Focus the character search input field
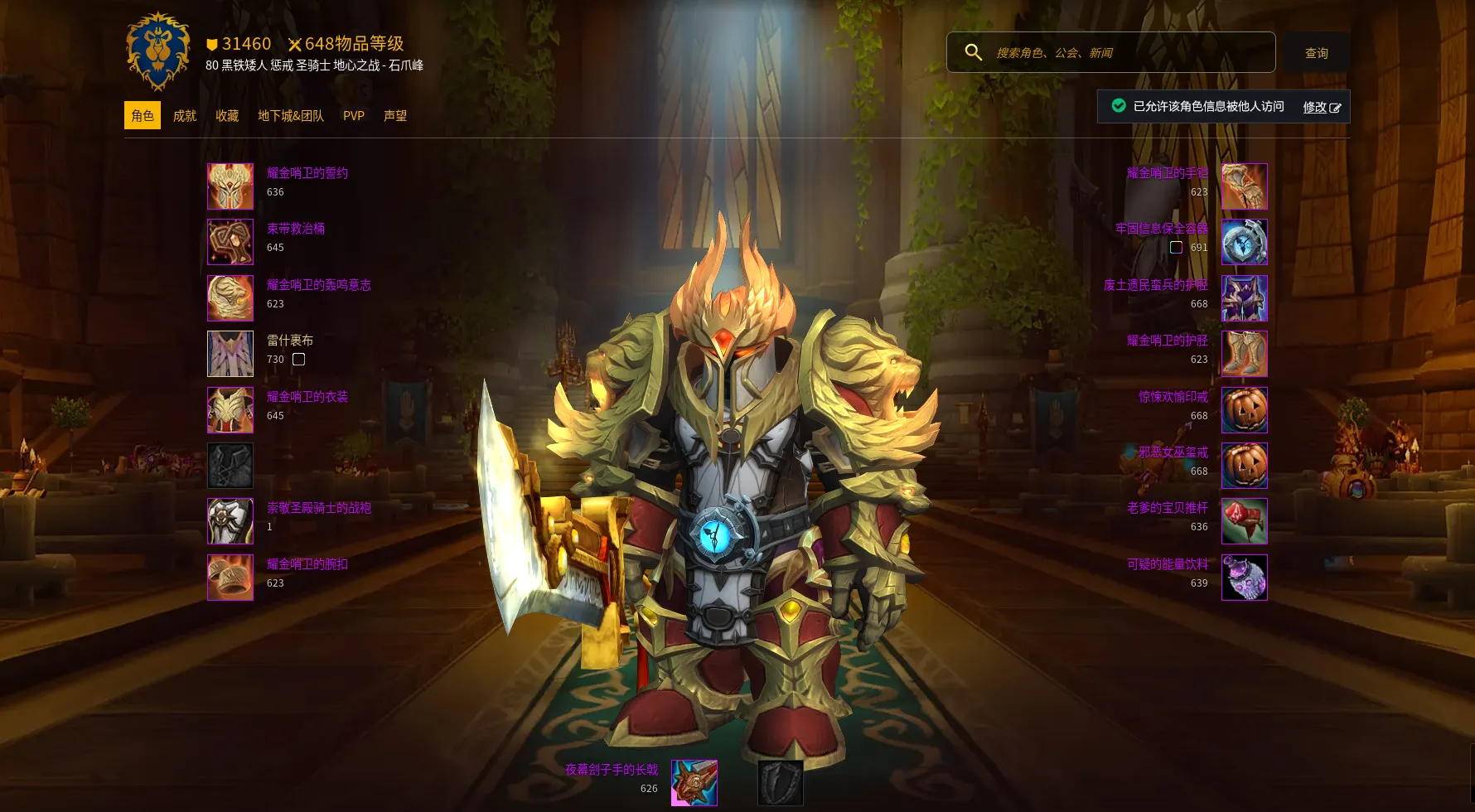Screen dimensions: 1475x812 tap(1127, 53)
